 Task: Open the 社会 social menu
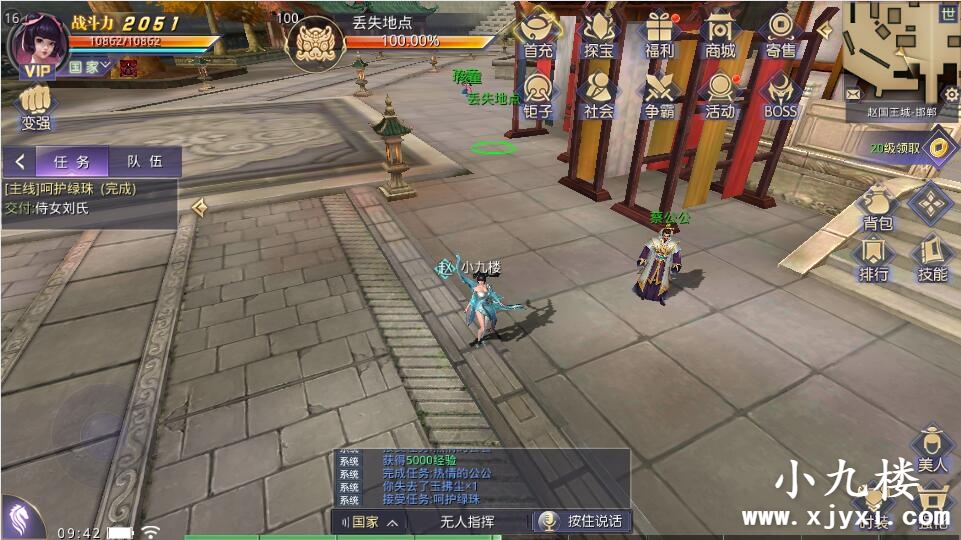tap(599, 95)
